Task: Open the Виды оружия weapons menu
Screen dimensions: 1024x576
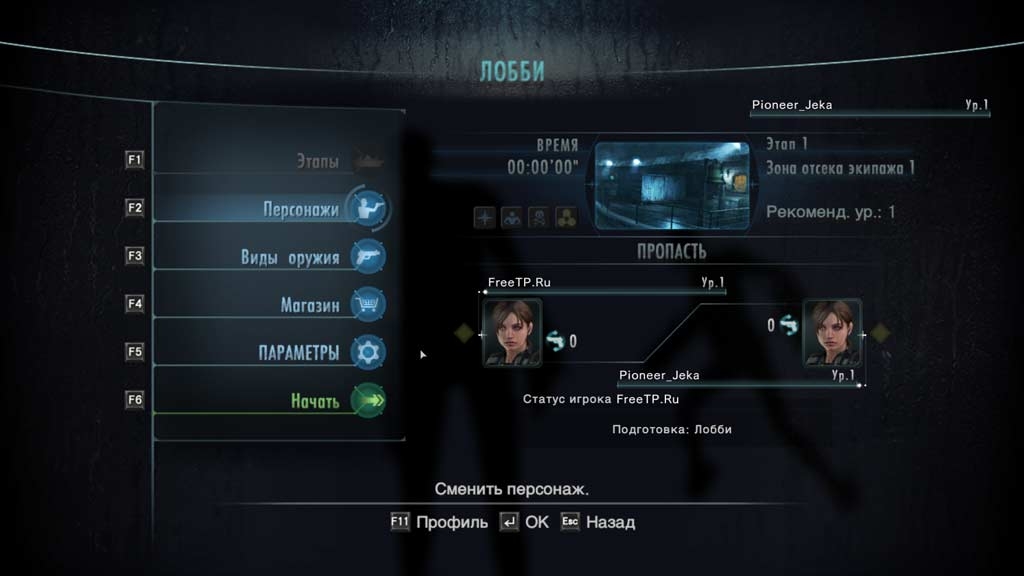Action: 290,257
